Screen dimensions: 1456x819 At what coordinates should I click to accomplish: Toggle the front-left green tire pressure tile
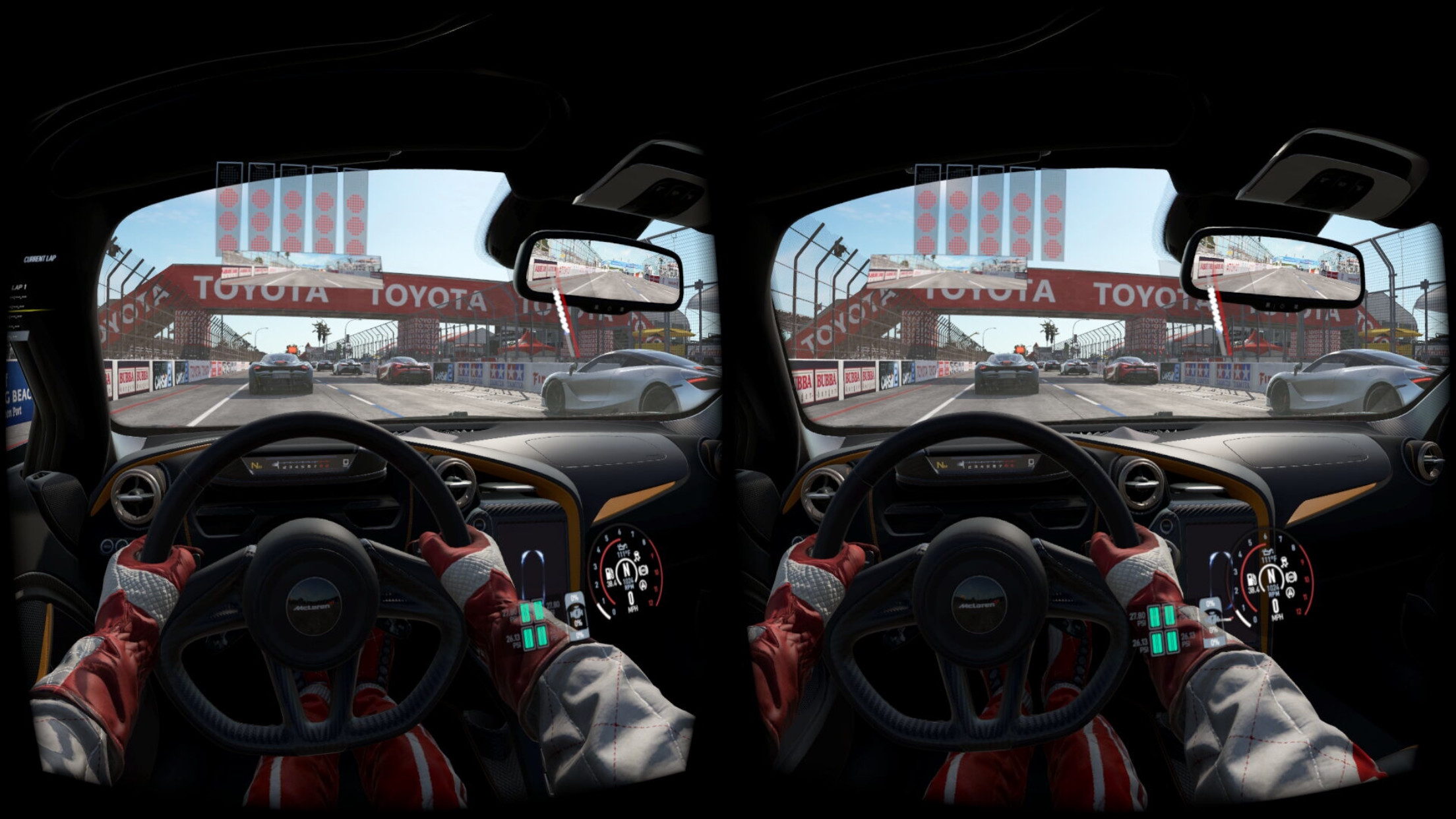pyautogui.click(x=526, y=614)
